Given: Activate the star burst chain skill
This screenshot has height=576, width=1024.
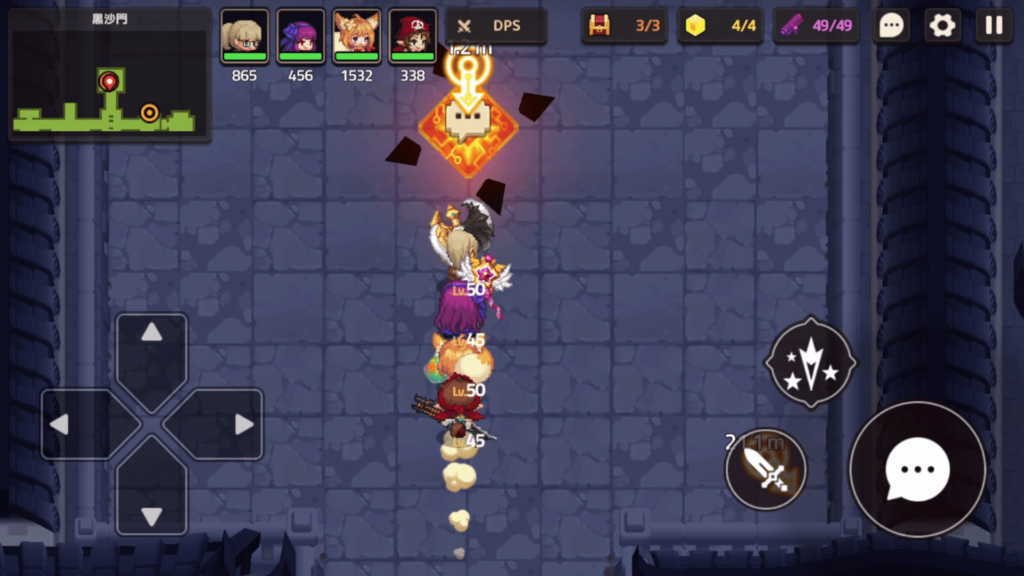Looking at the screenshot, I should [x=810, y=363].
